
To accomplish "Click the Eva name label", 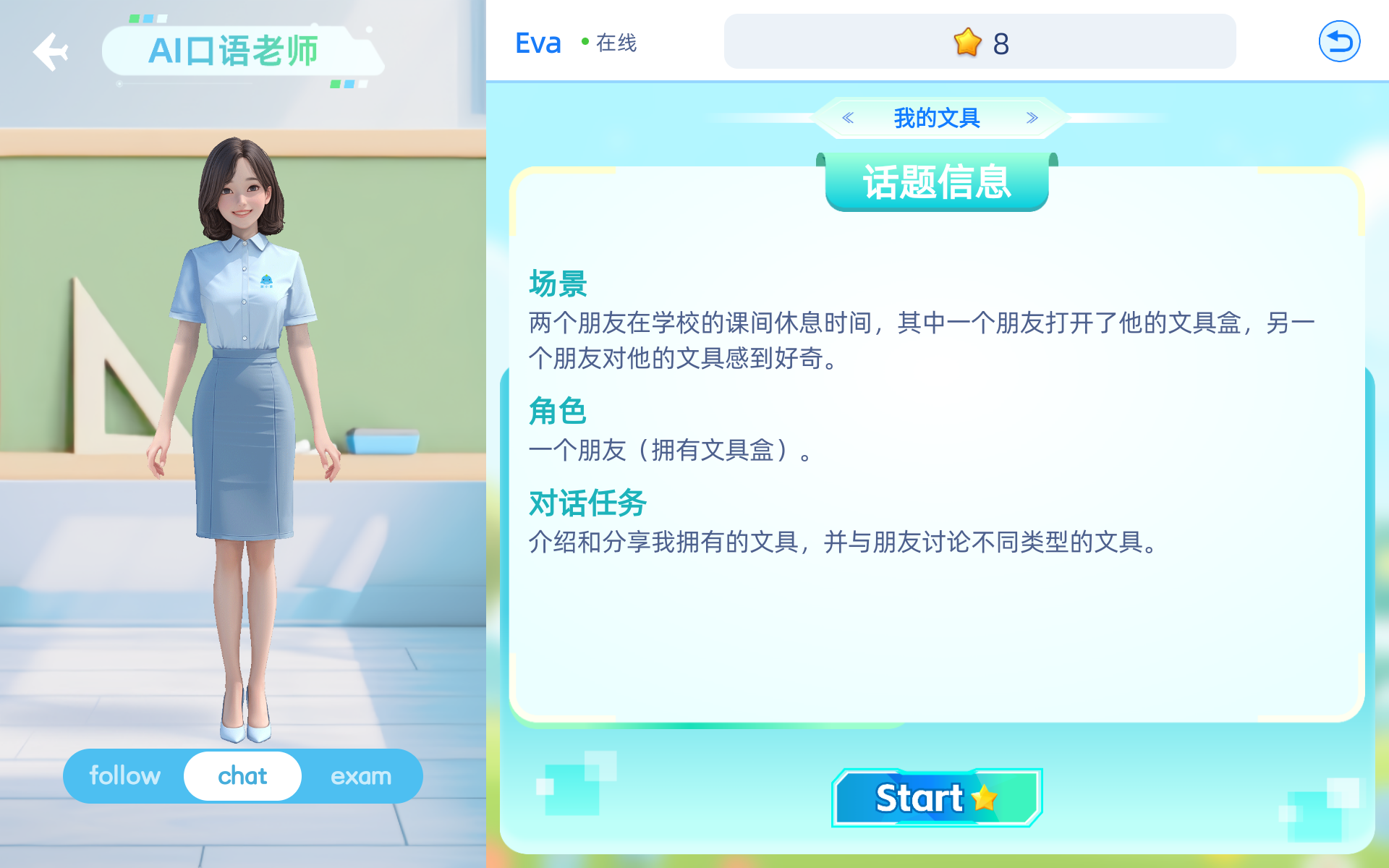I will click(538, 43).
